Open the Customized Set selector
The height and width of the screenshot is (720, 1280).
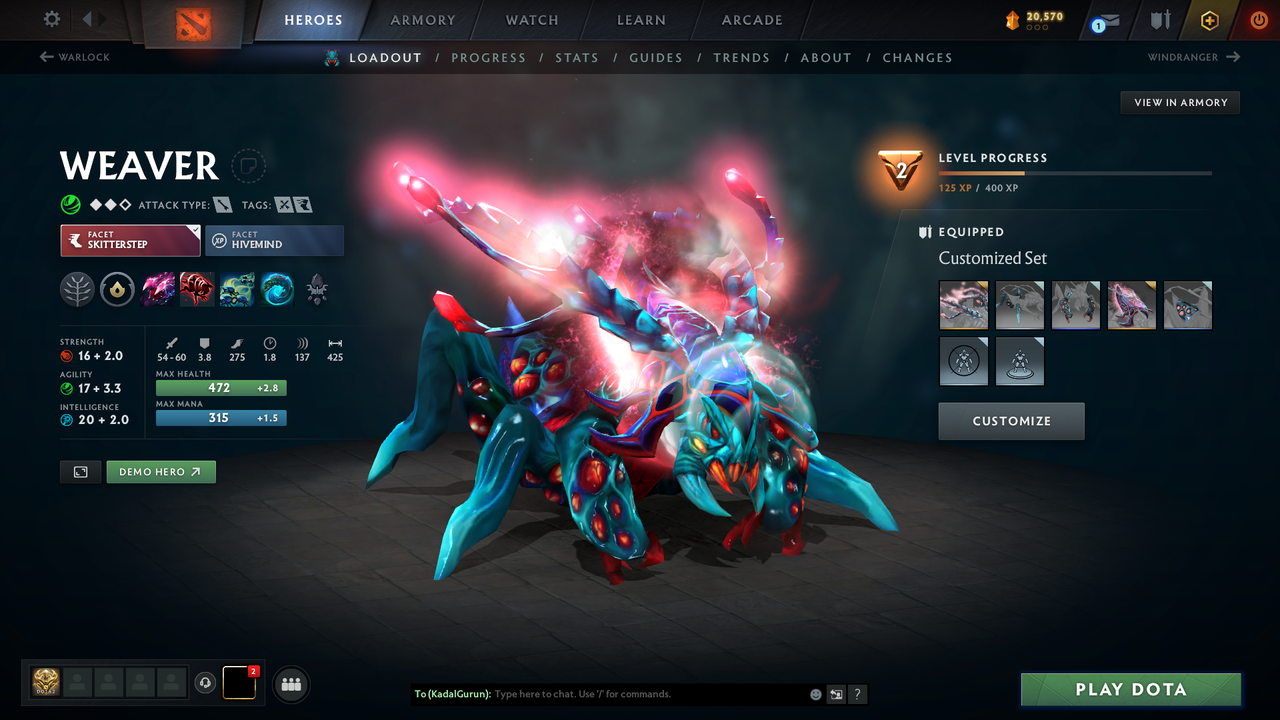(992, 258)
